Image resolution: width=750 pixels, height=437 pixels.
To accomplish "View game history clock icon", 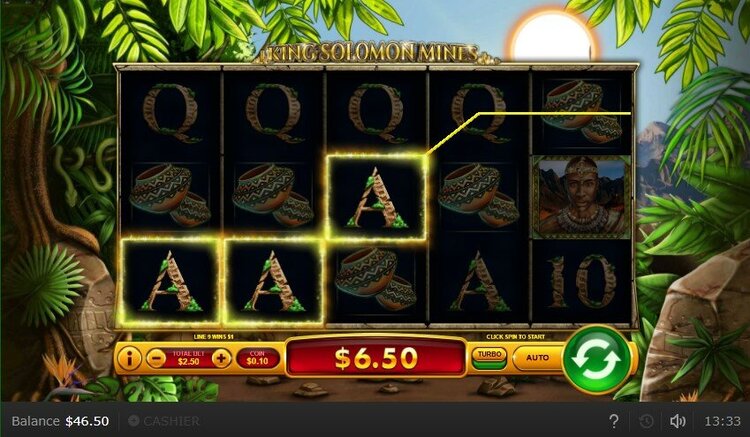I will tap(646, 421).
